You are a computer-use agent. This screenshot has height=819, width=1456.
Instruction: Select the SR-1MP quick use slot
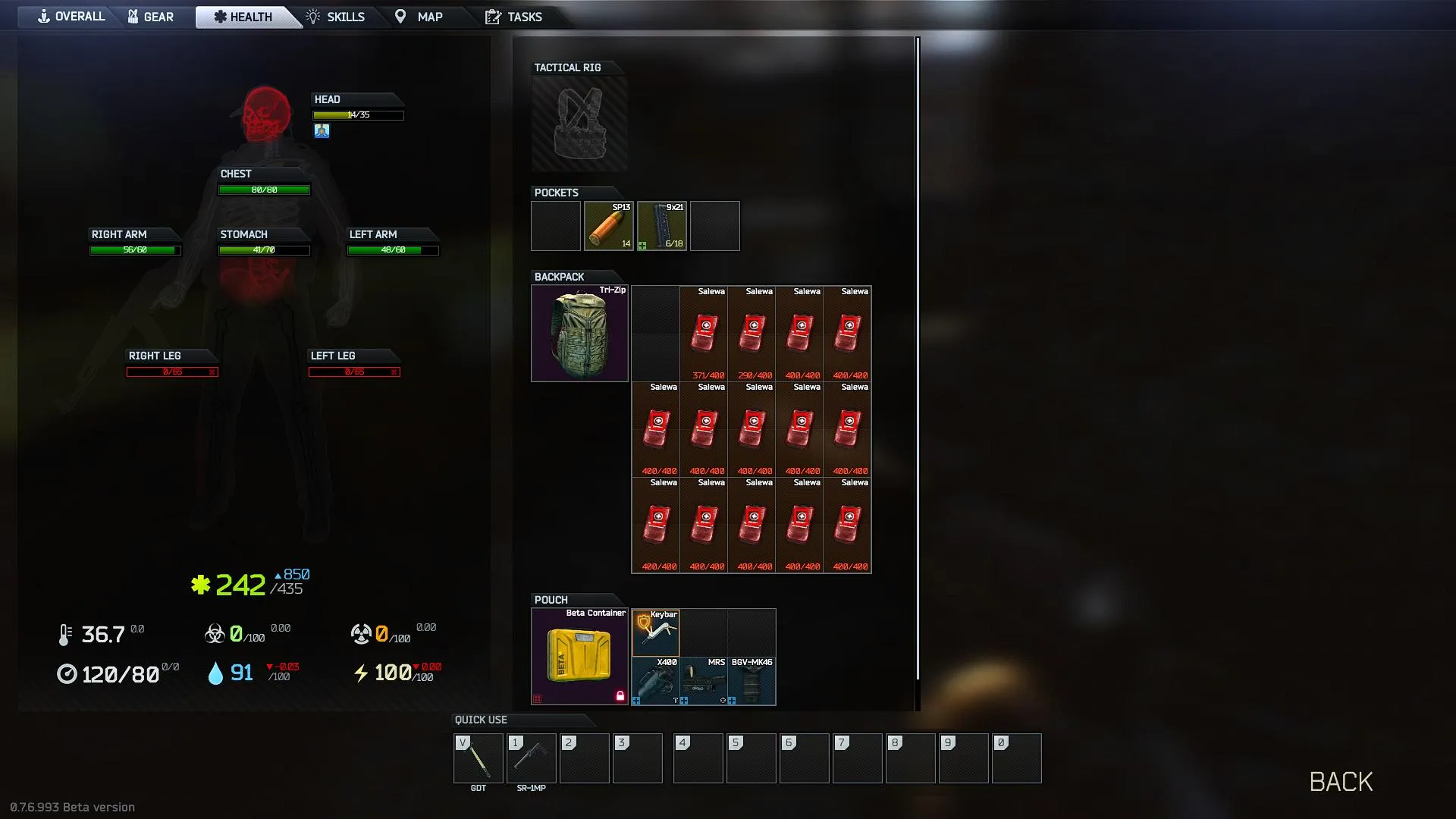(531, 758)
